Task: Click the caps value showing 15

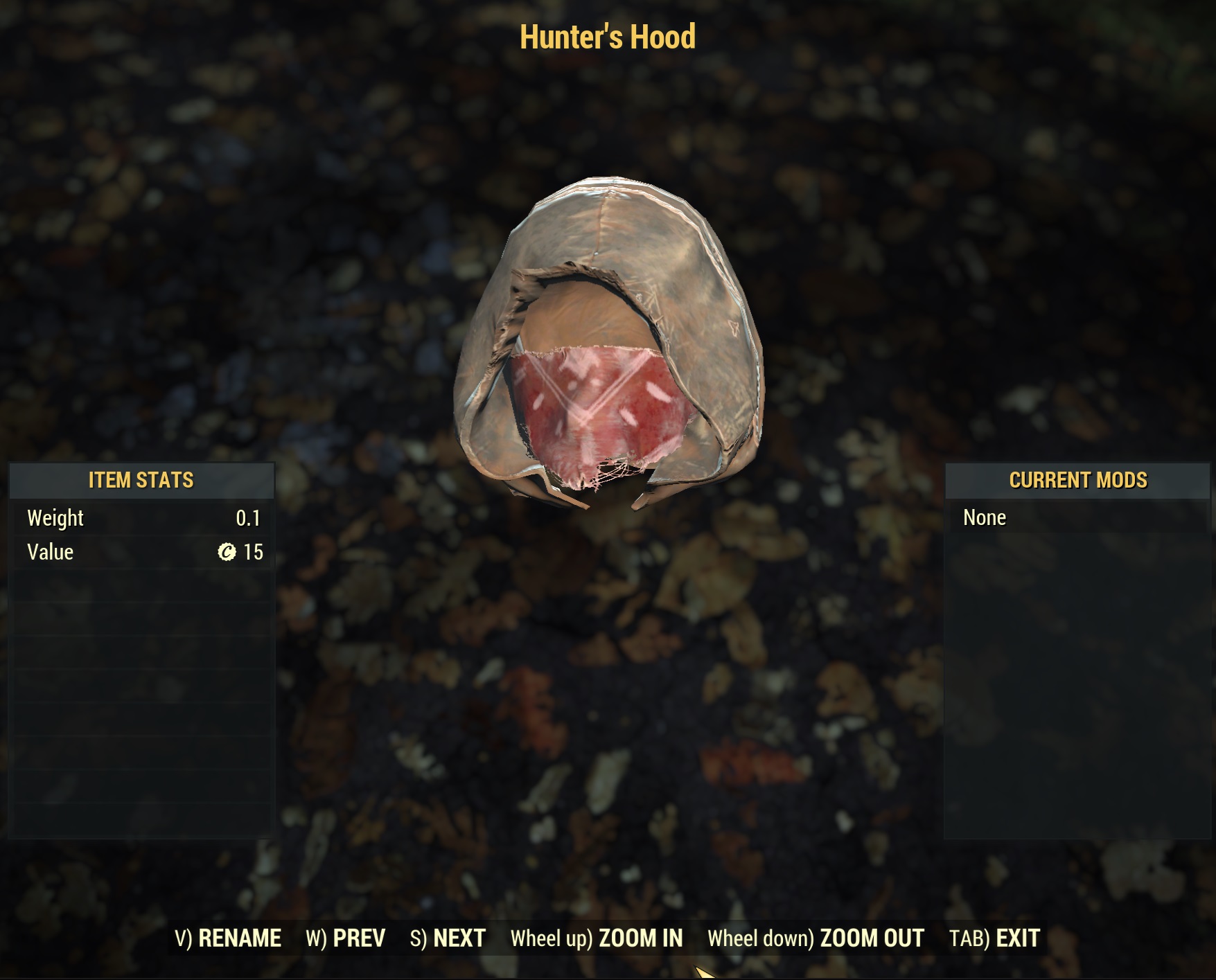Action: click(x=252, y=552)
